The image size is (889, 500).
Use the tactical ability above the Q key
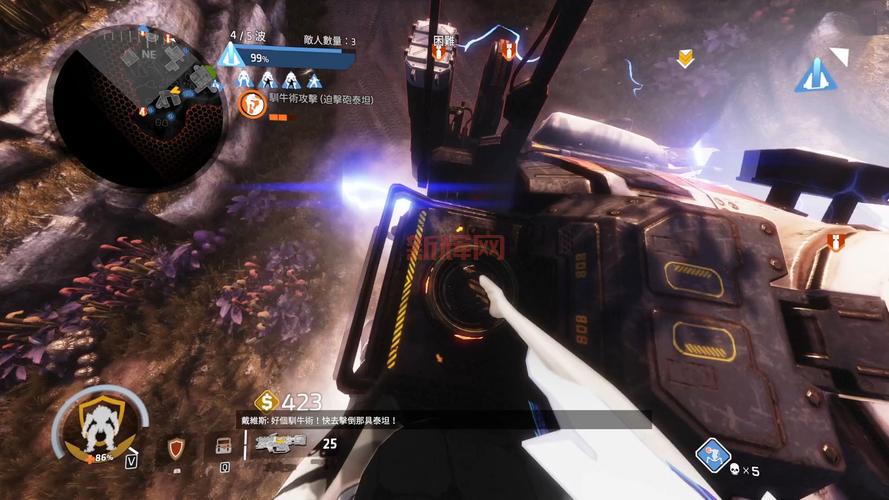[x=223, y=446]
